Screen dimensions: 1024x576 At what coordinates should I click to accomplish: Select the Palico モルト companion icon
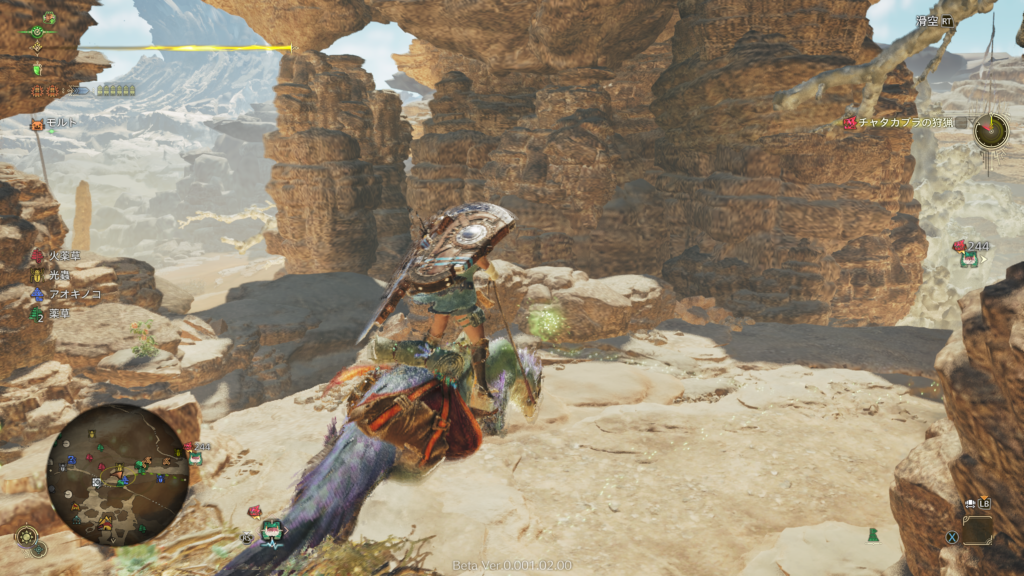(38, 122)
